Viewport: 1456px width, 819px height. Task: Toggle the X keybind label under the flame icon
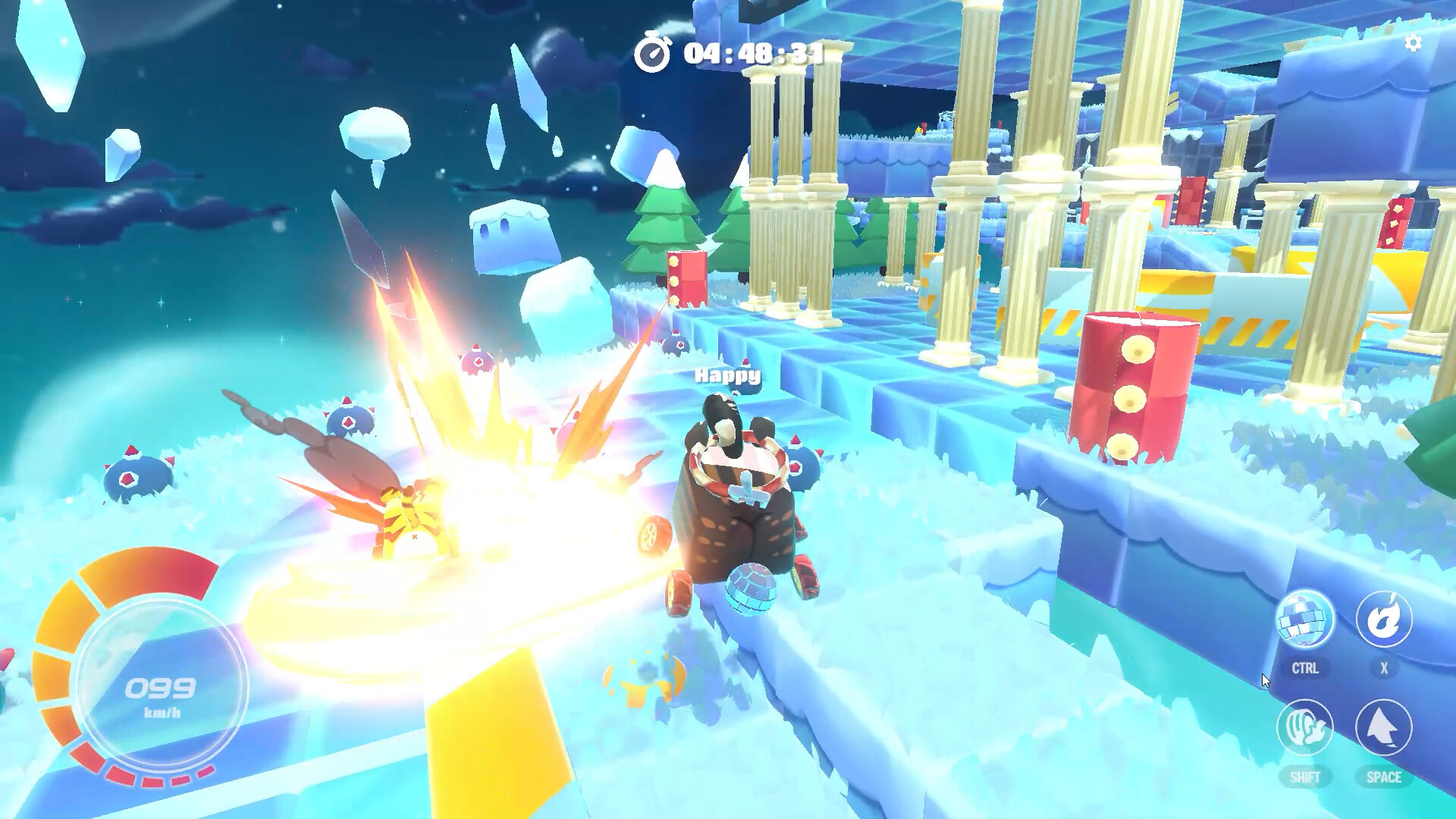(1385, 669)
